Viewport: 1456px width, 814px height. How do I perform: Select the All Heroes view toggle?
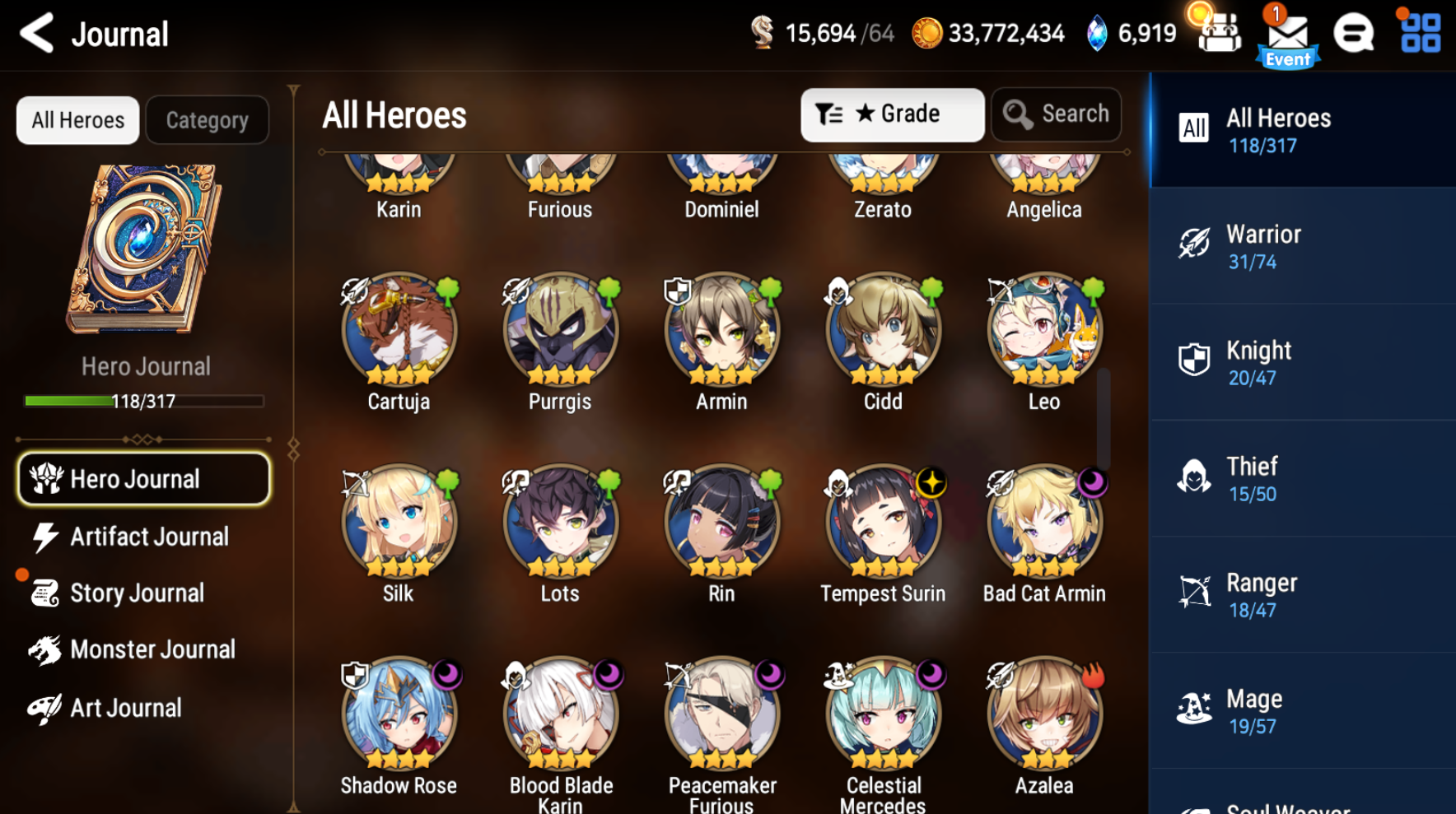click(77, 120)
